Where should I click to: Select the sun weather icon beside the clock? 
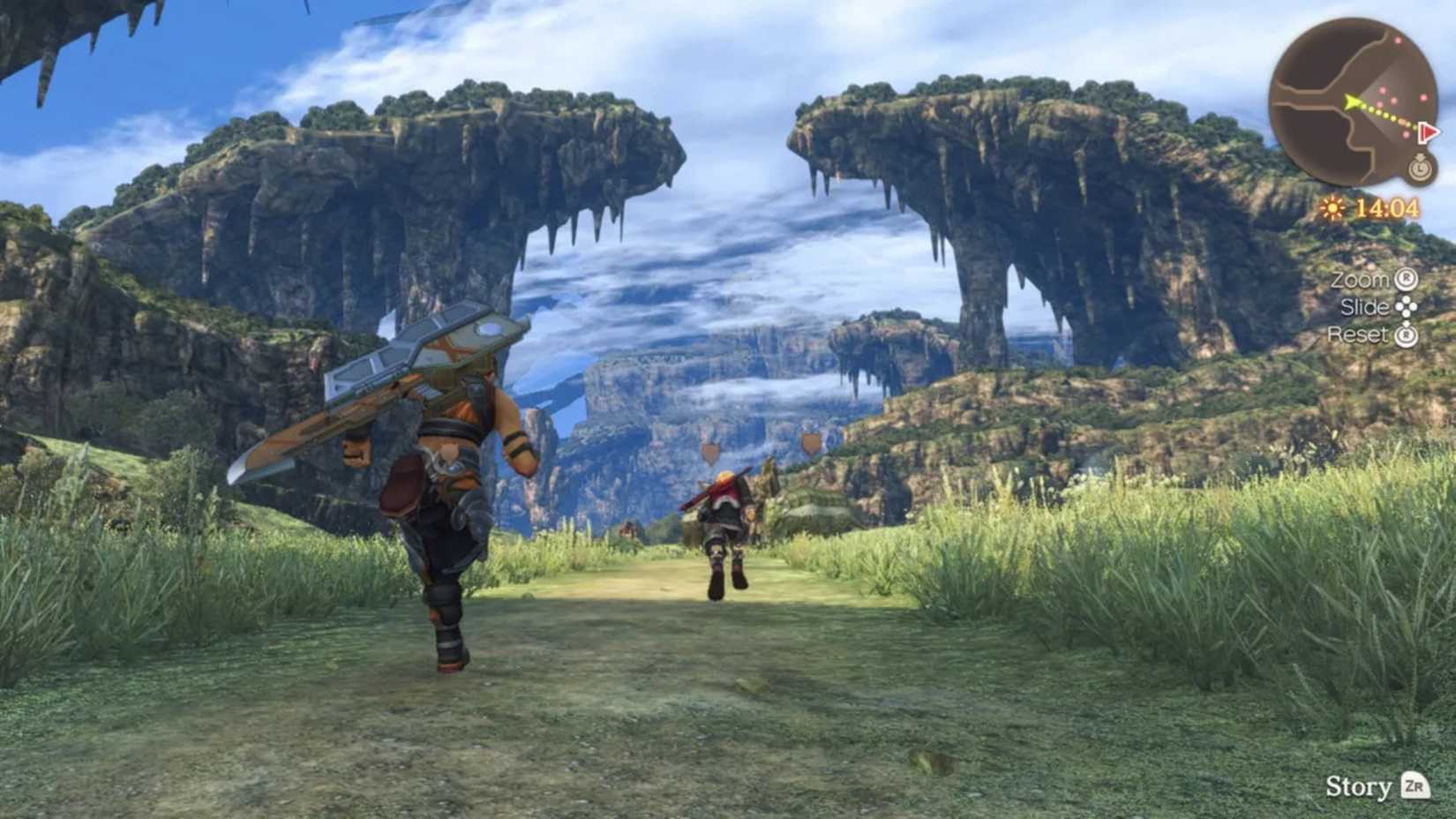tap(1332, 206)
